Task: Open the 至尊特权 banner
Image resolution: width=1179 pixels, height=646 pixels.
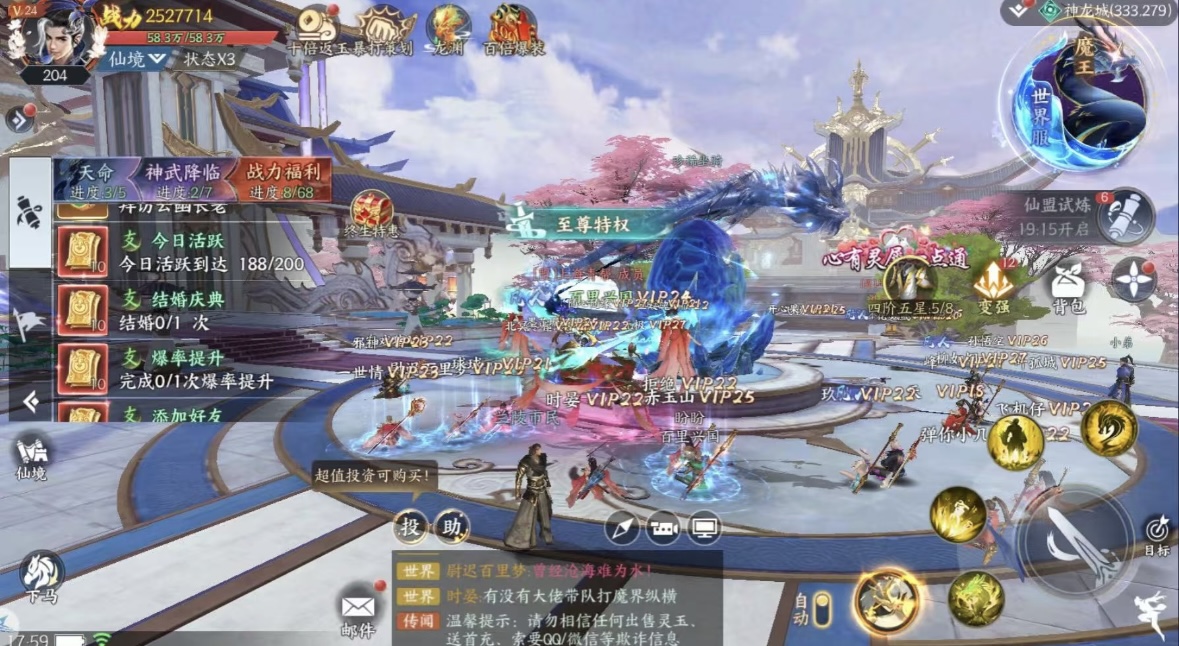Action: click(x=590, y=224)
